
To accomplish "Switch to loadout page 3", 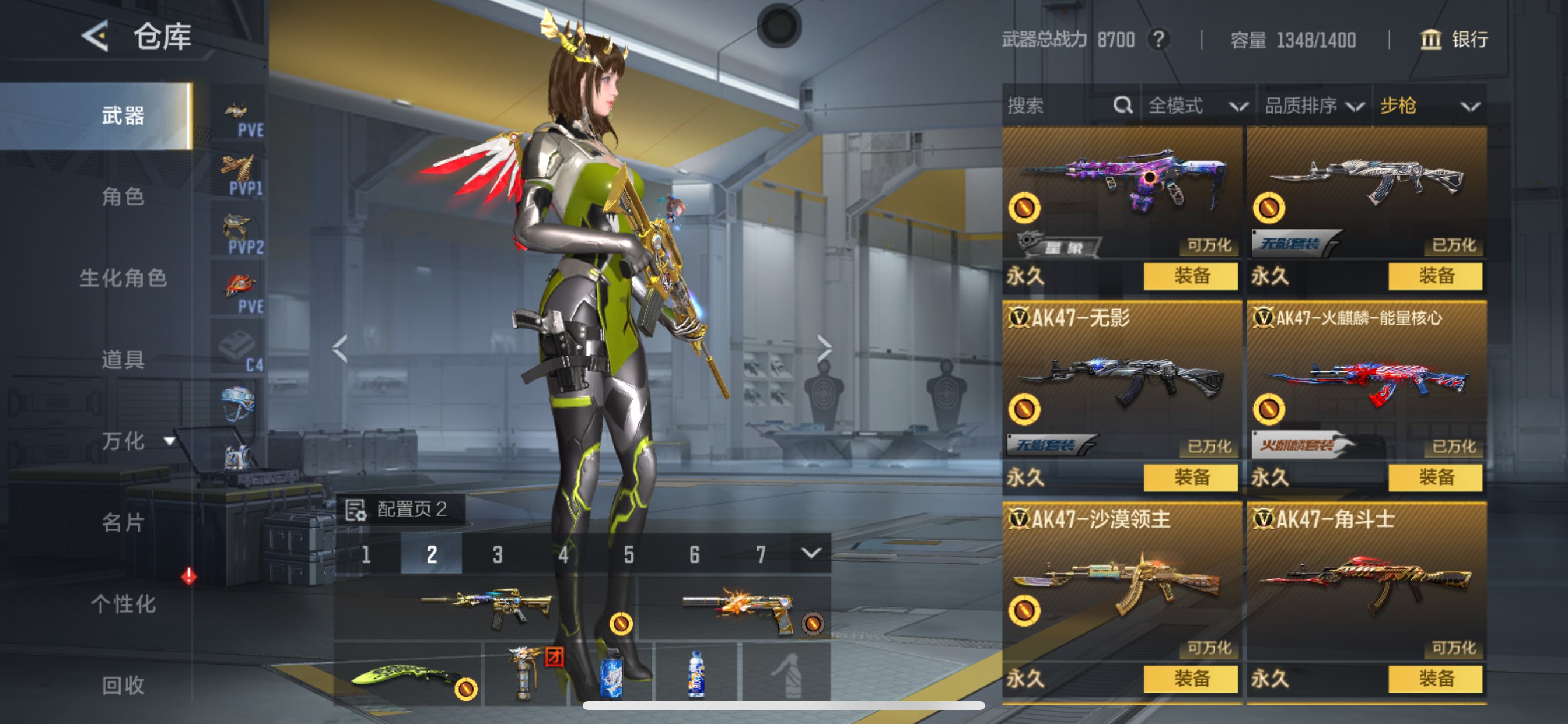I will click(498, 554).
